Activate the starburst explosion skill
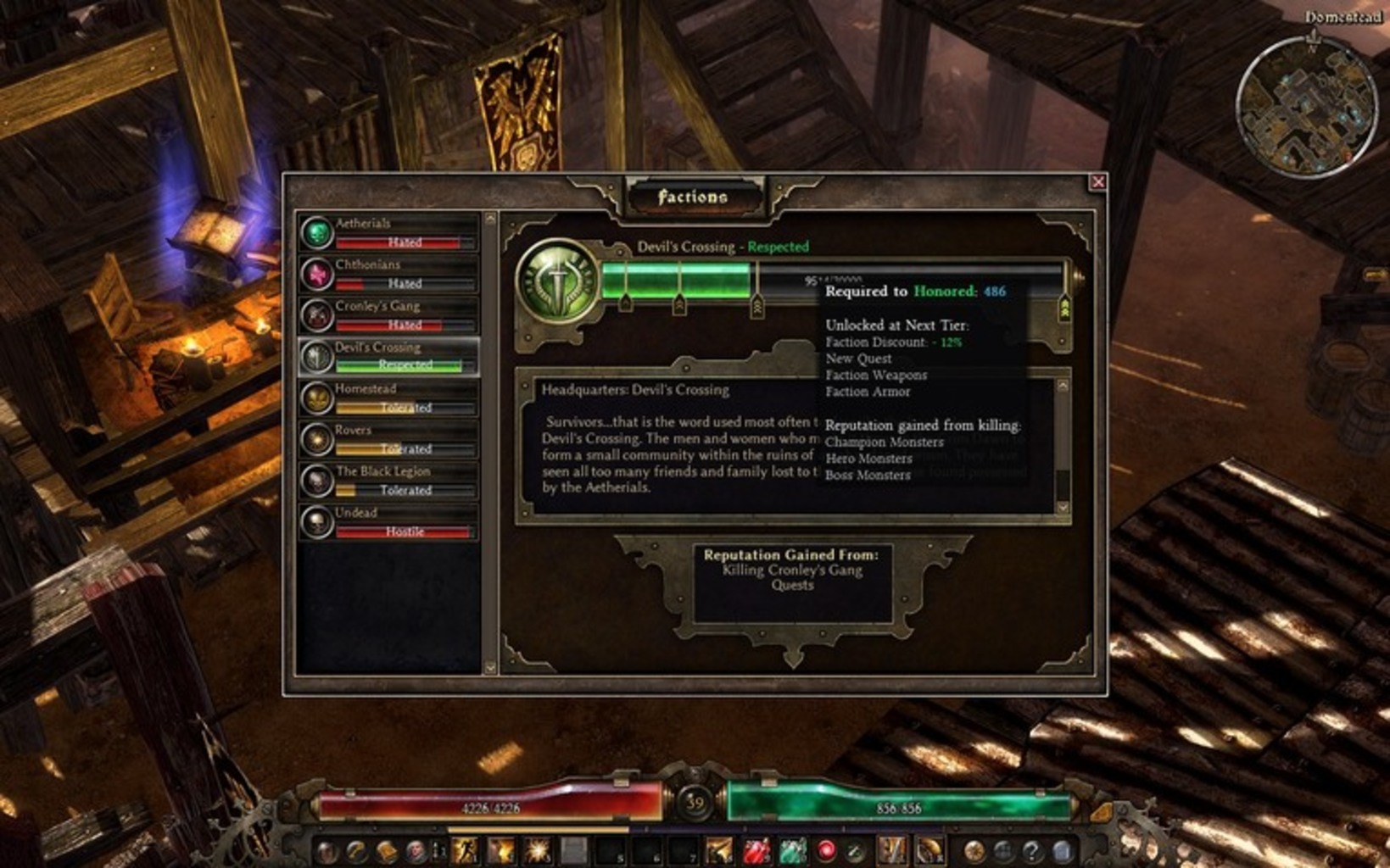 [x=537, y=850]
